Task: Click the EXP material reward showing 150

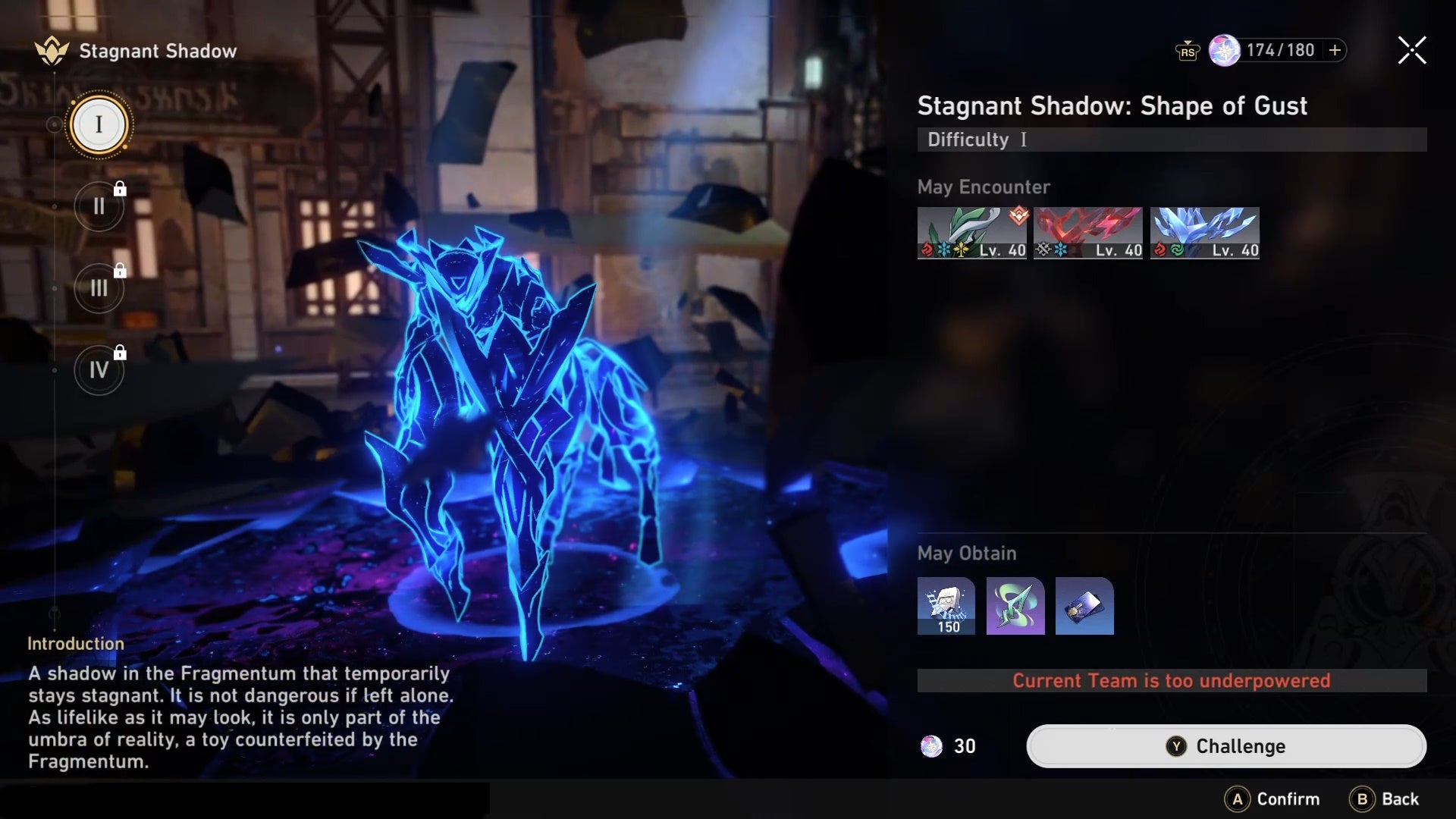Action: click(x=945, y=605)
